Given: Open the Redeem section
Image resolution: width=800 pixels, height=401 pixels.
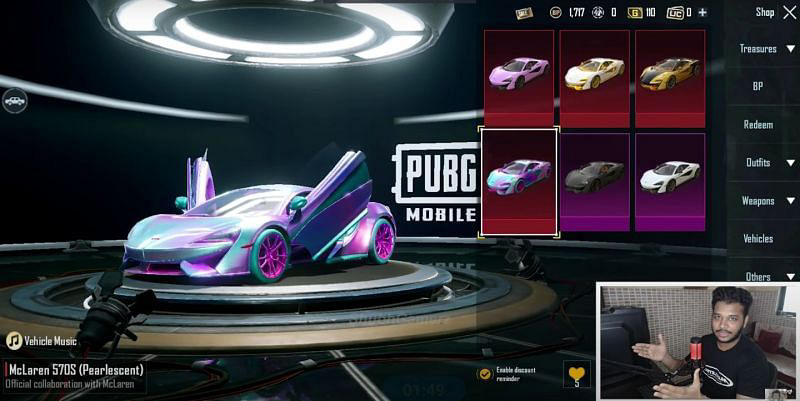Looking at the screenshot, I should click(758, 124).
